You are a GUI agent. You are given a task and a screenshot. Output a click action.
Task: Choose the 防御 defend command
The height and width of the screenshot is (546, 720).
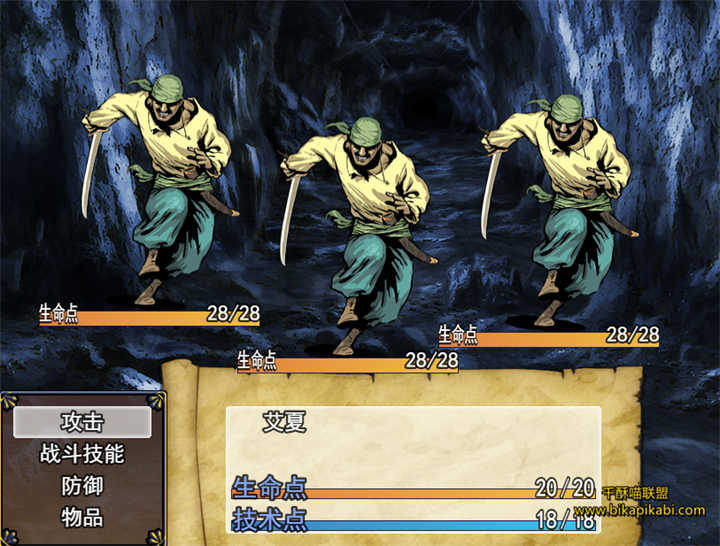[x=82, y=486]
